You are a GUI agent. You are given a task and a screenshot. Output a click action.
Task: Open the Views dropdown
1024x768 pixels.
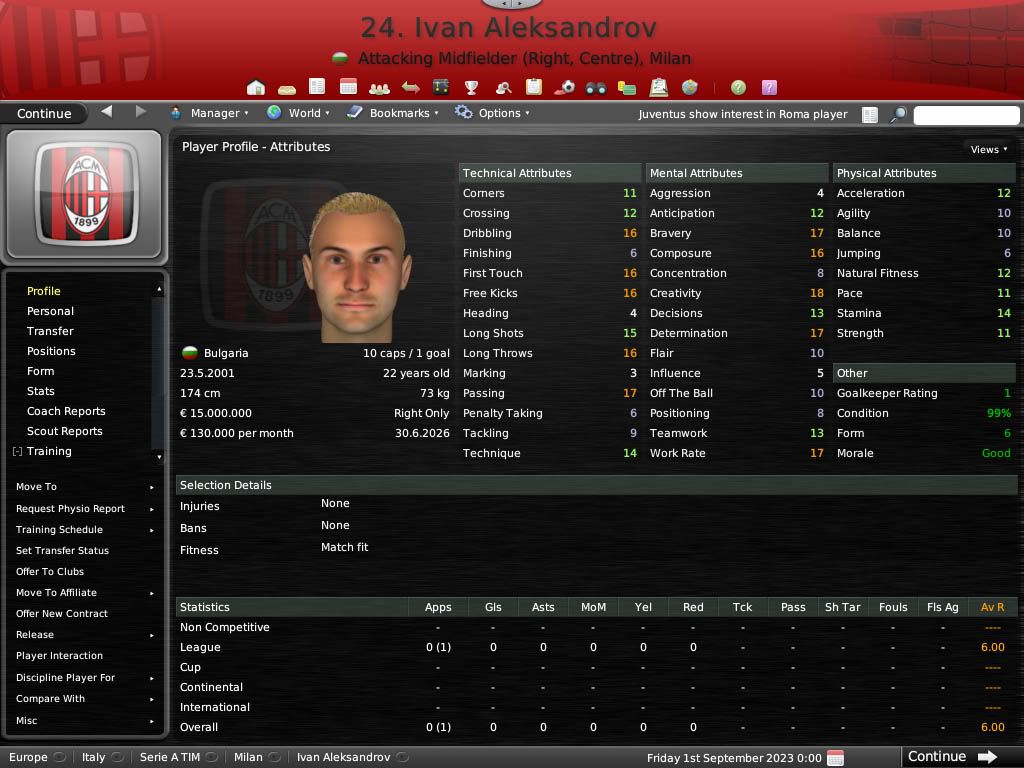988,149
